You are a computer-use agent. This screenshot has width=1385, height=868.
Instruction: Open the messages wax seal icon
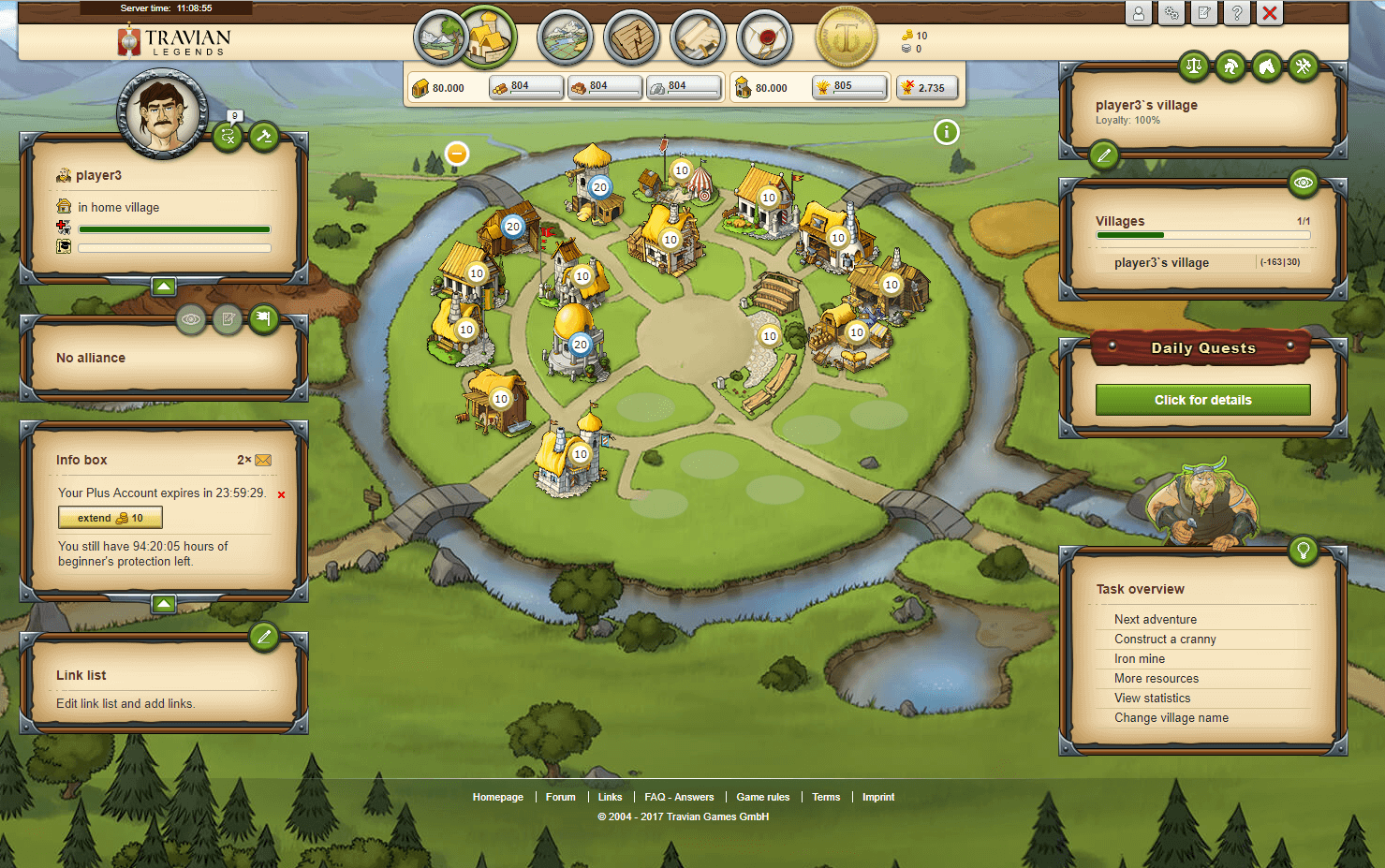coord(765,37)
